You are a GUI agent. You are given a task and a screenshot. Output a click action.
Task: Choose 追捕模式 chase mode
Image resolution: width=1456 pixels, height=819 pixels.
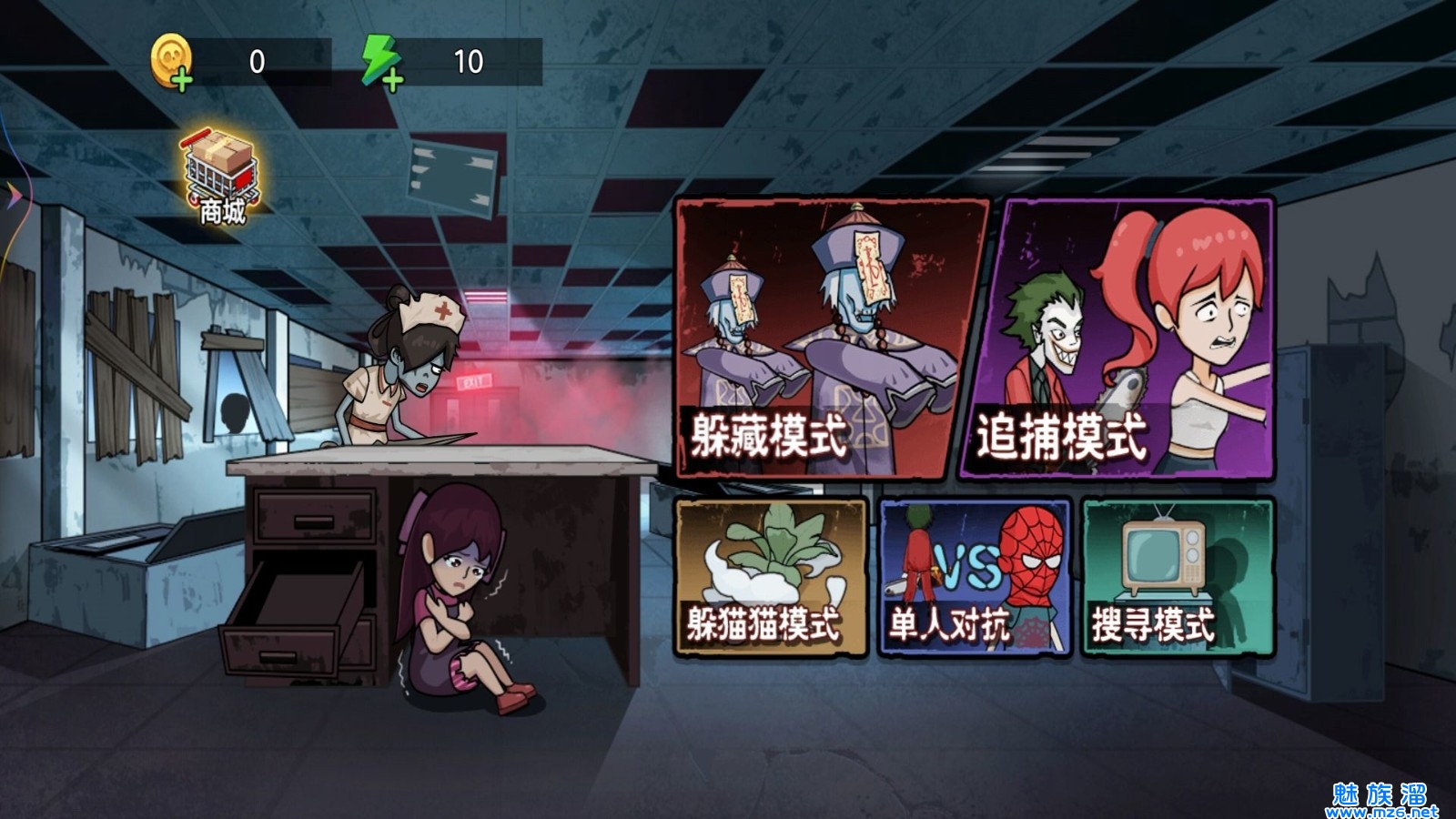coord(1117,339)
